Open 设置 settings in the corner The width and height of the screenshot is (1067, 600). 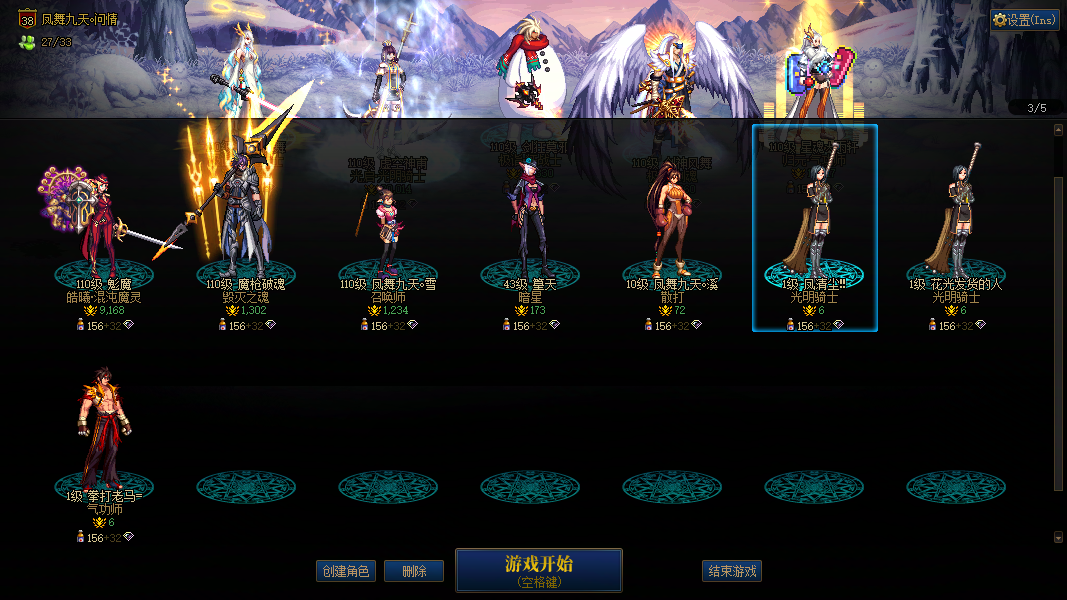(1025, 20)
